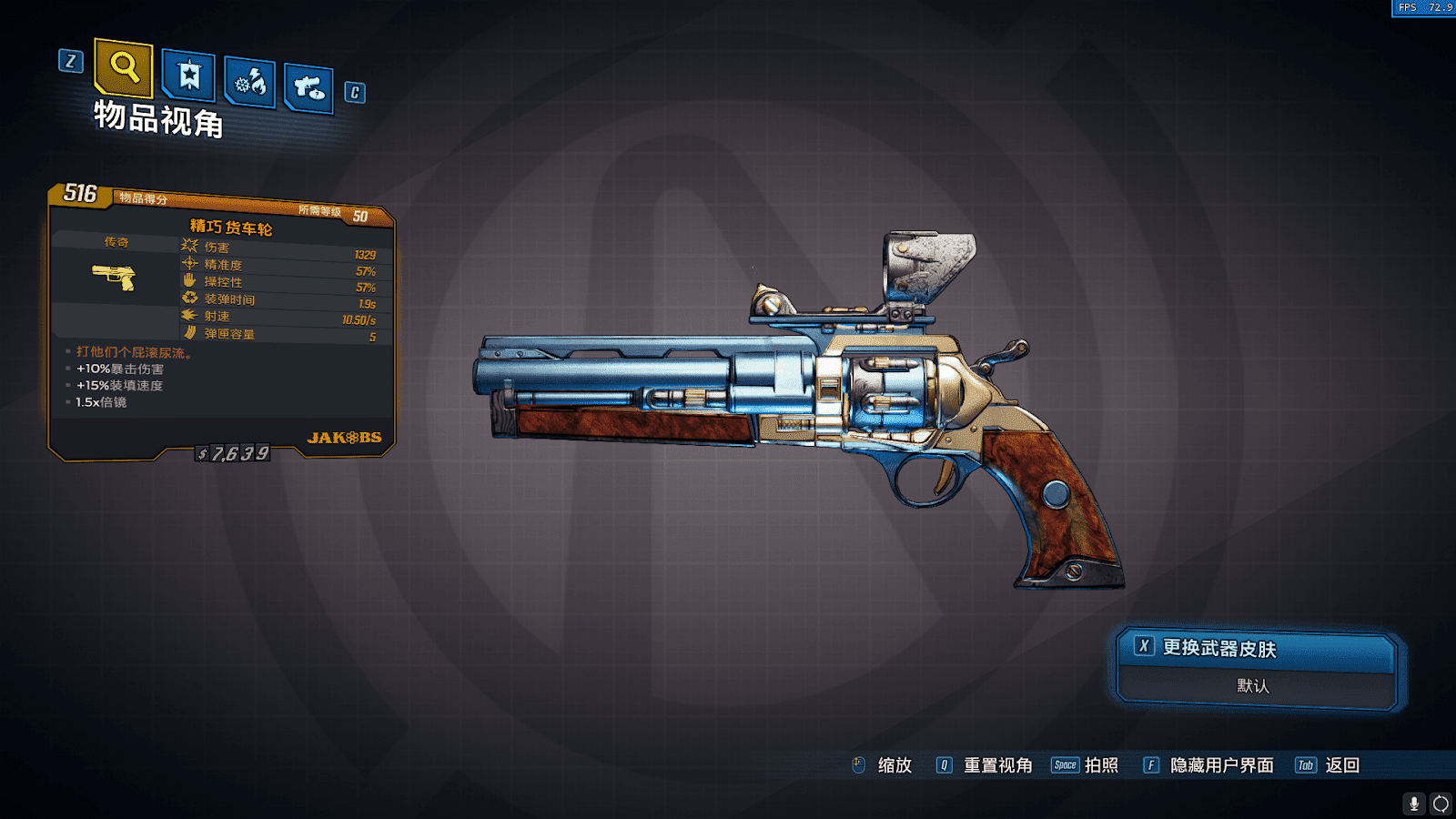The image size is (1456, 819).
Task: Select the magnifier item inspect tab
Action: click(x=124, y=67)
